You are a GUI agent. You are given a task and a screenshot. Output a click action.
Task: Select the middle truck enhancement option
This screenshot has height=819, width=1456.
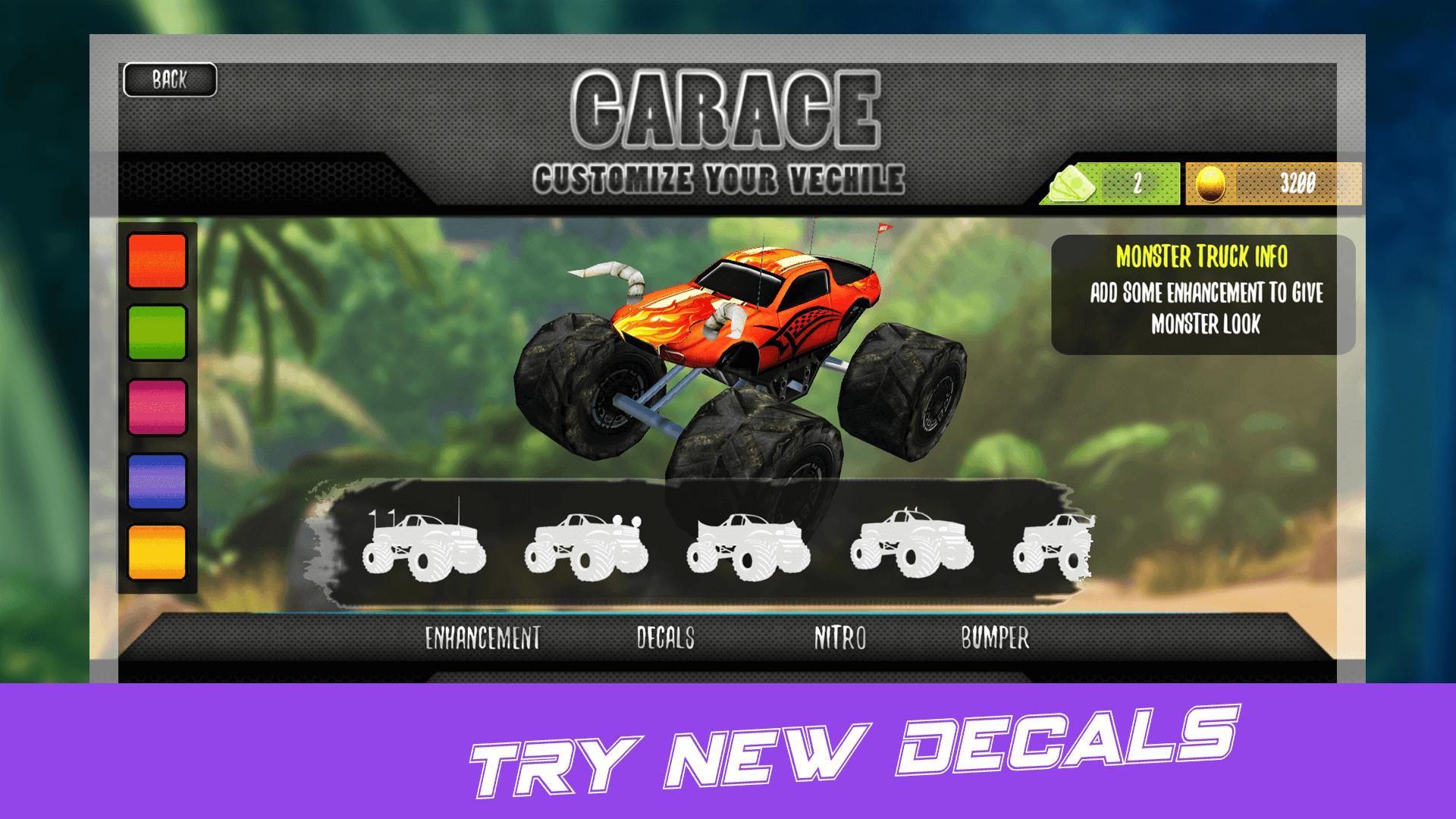point(747,546)
